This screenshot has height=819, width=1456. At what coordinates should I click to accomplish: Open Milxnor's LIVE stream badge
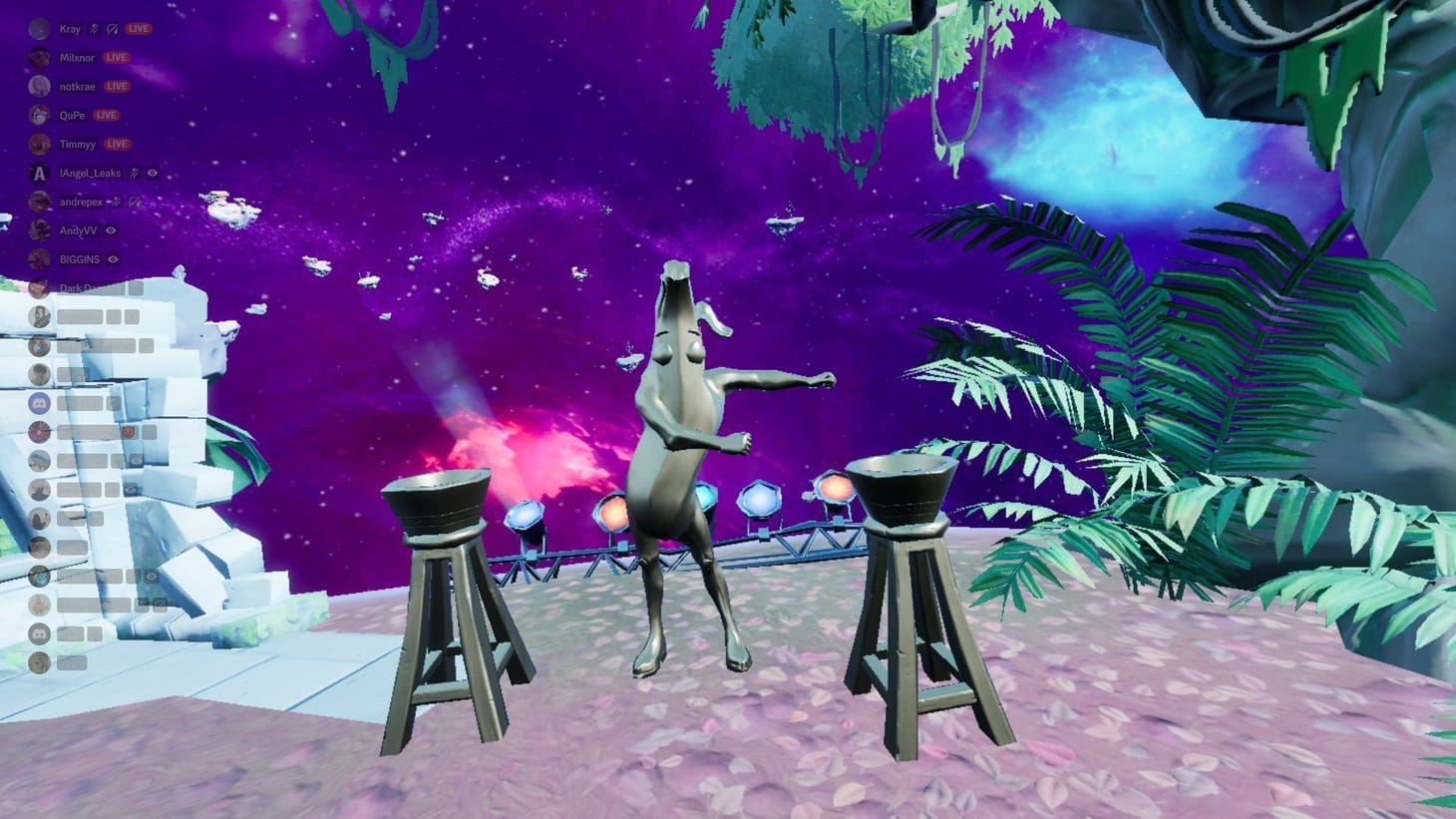[117, 58]
